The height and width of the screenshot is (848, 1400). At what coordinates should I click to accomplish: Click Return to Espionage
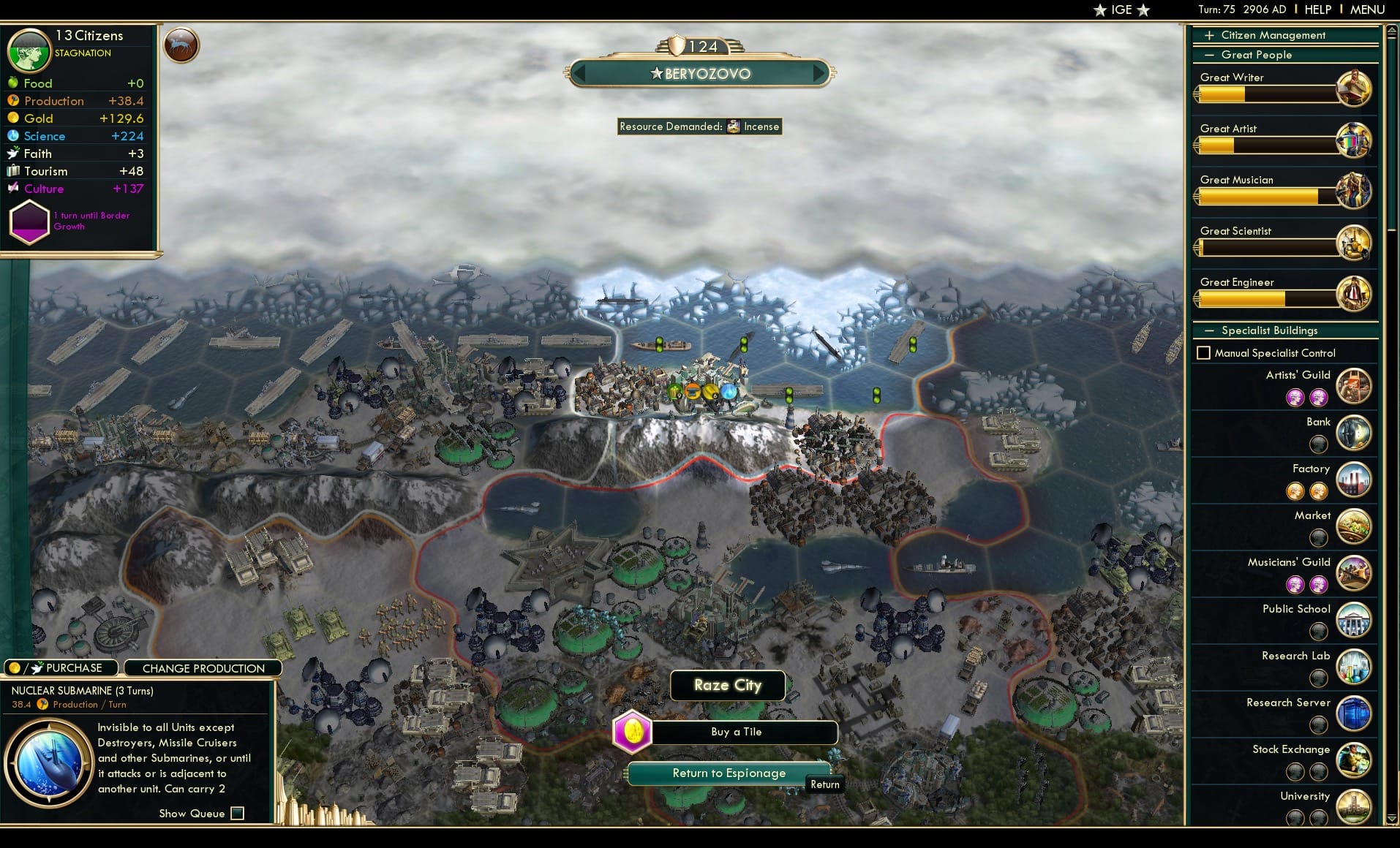coord(729,773)
